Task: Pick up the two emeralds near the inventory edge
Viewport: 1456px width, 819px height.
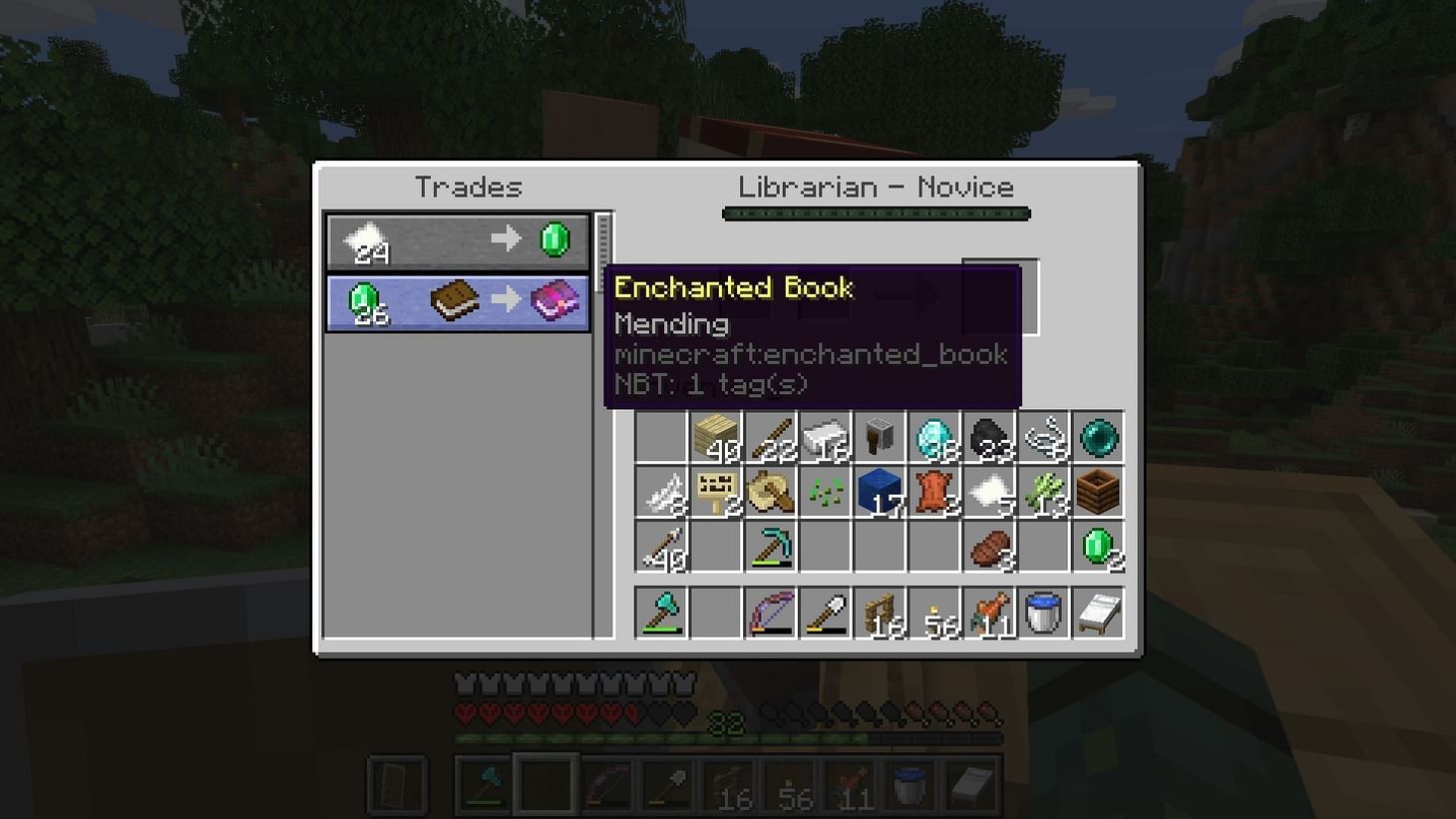Action: [1097, 547]
